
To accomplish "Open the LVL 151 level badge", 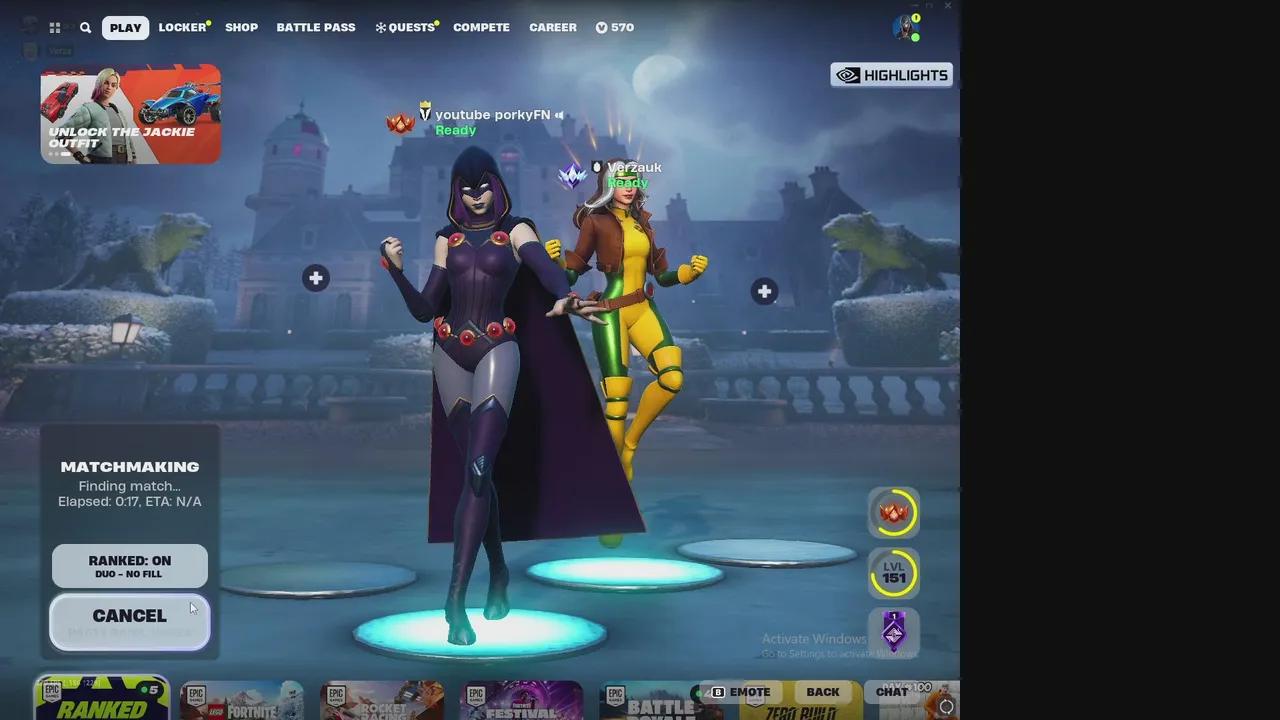I will (893, 575).
